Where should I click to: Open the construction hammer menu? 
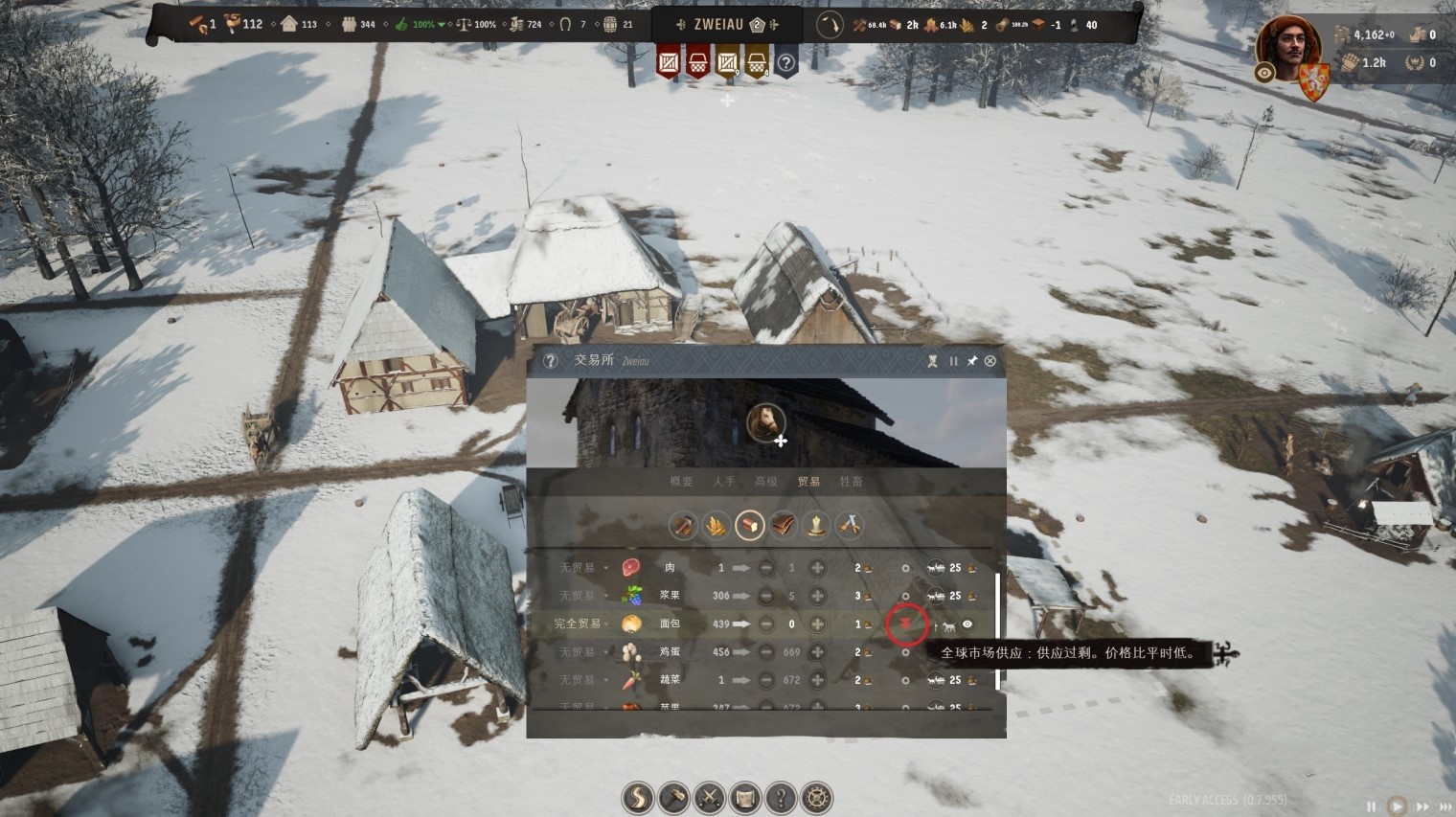(x=674, y=797)
